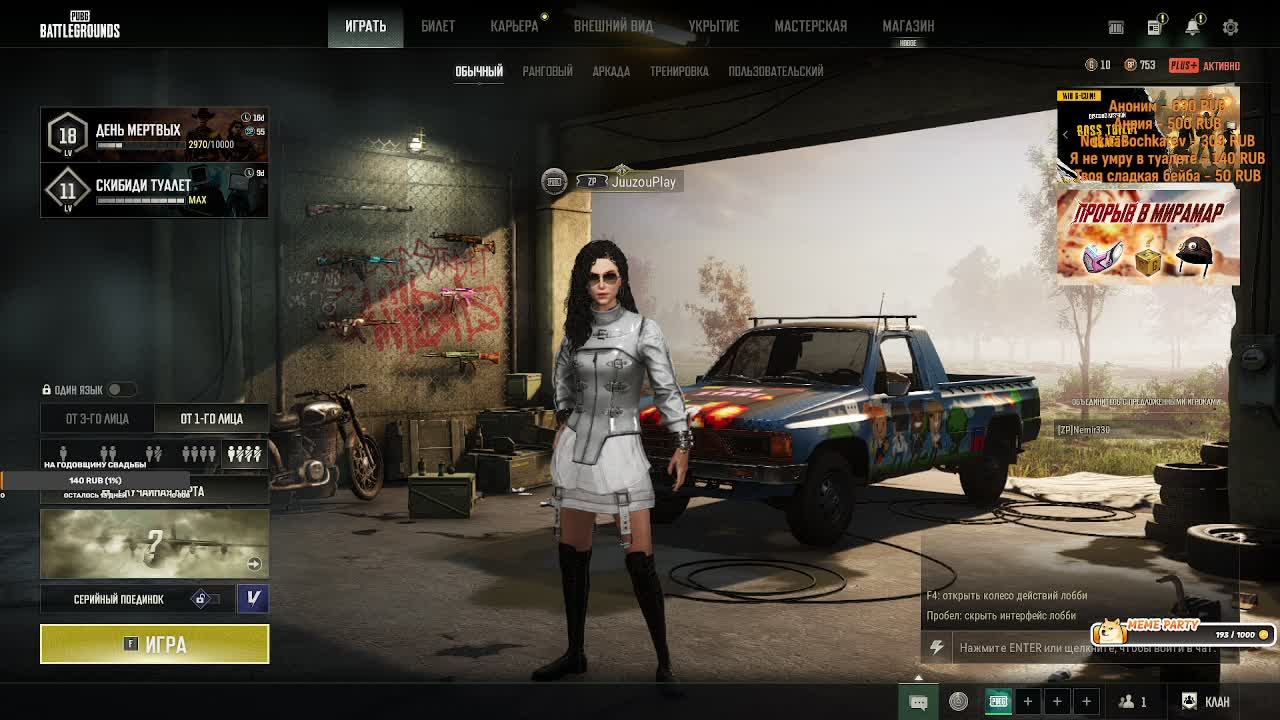
Task: Open the МАСТЕРСКАЯ workshop menu
Action: 810,26
